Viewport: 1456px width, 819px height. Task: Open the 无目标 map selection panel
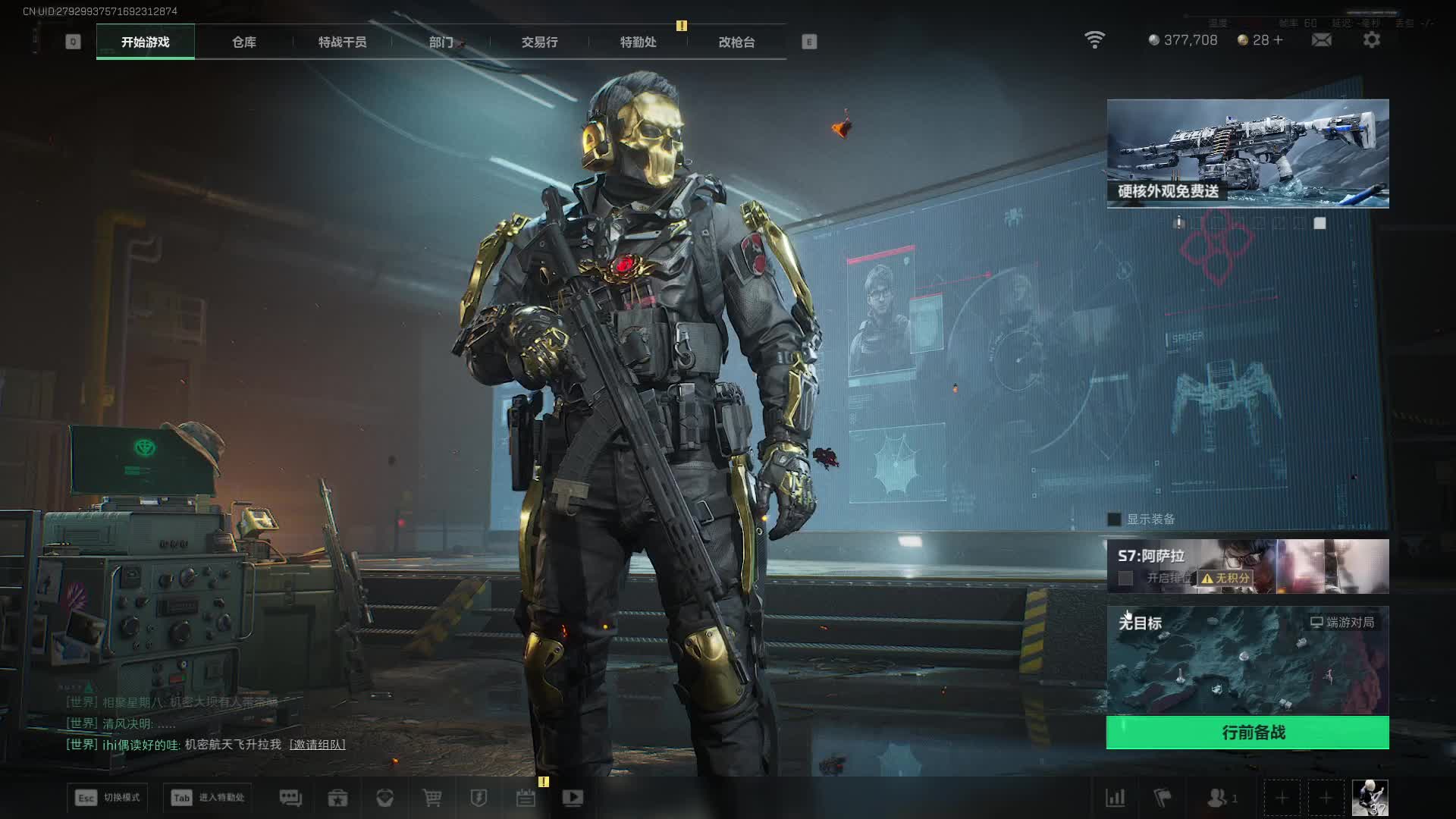point(1247,660)
